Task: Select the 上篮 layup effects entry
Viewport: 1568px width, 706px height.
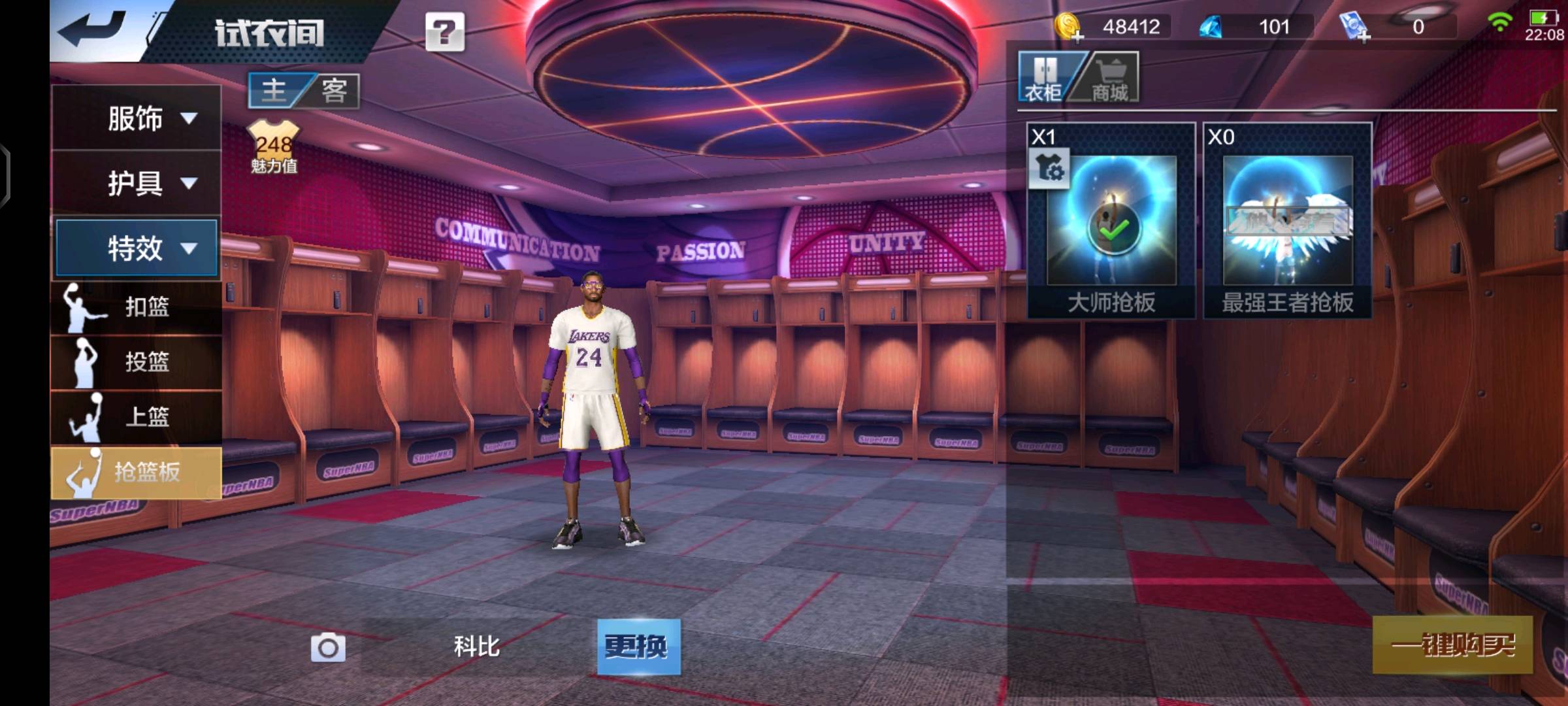Action: tap(136, 416)
